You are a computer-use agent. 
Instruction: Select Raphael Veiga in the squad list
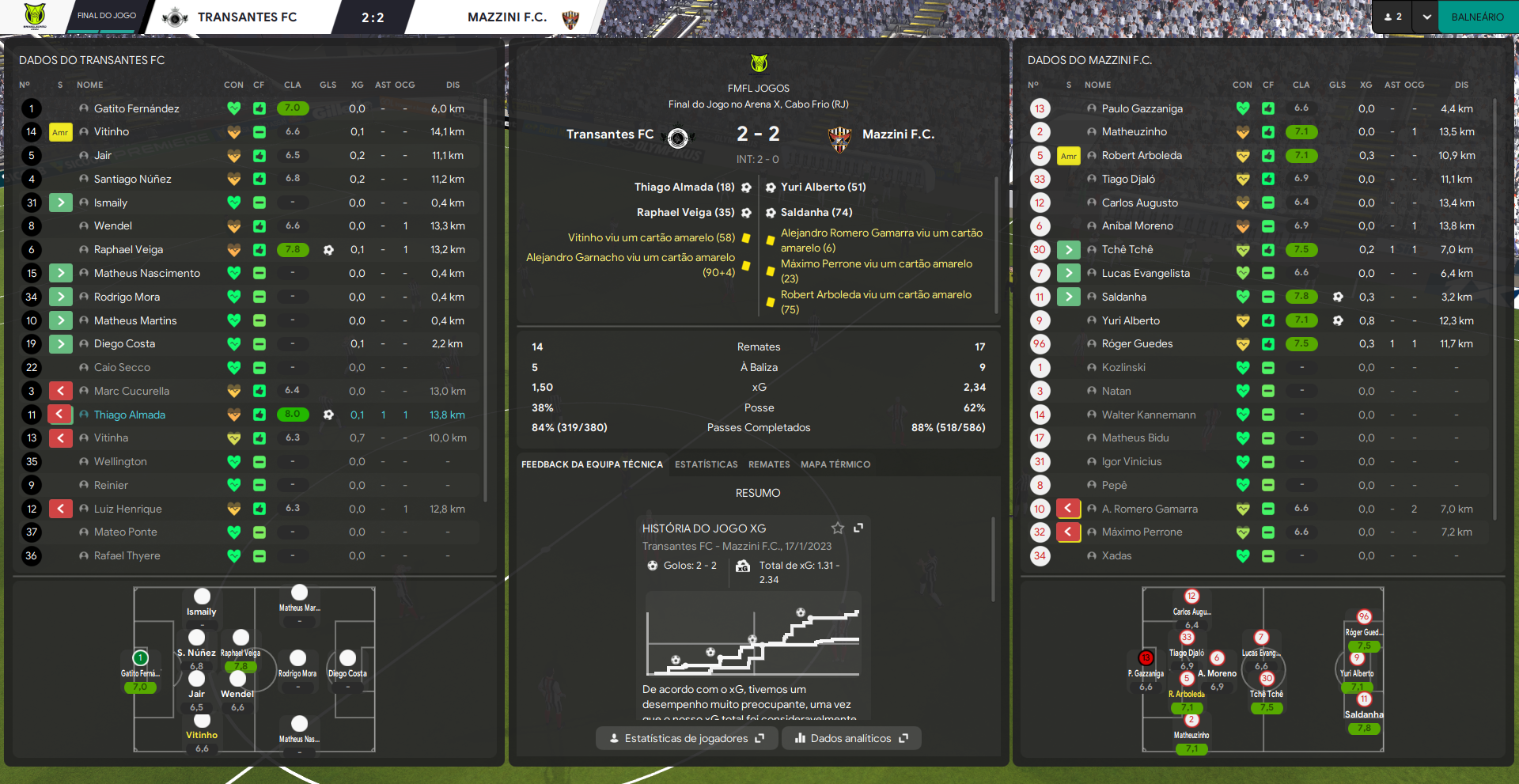pyautogui.click(x=128, y=249)
